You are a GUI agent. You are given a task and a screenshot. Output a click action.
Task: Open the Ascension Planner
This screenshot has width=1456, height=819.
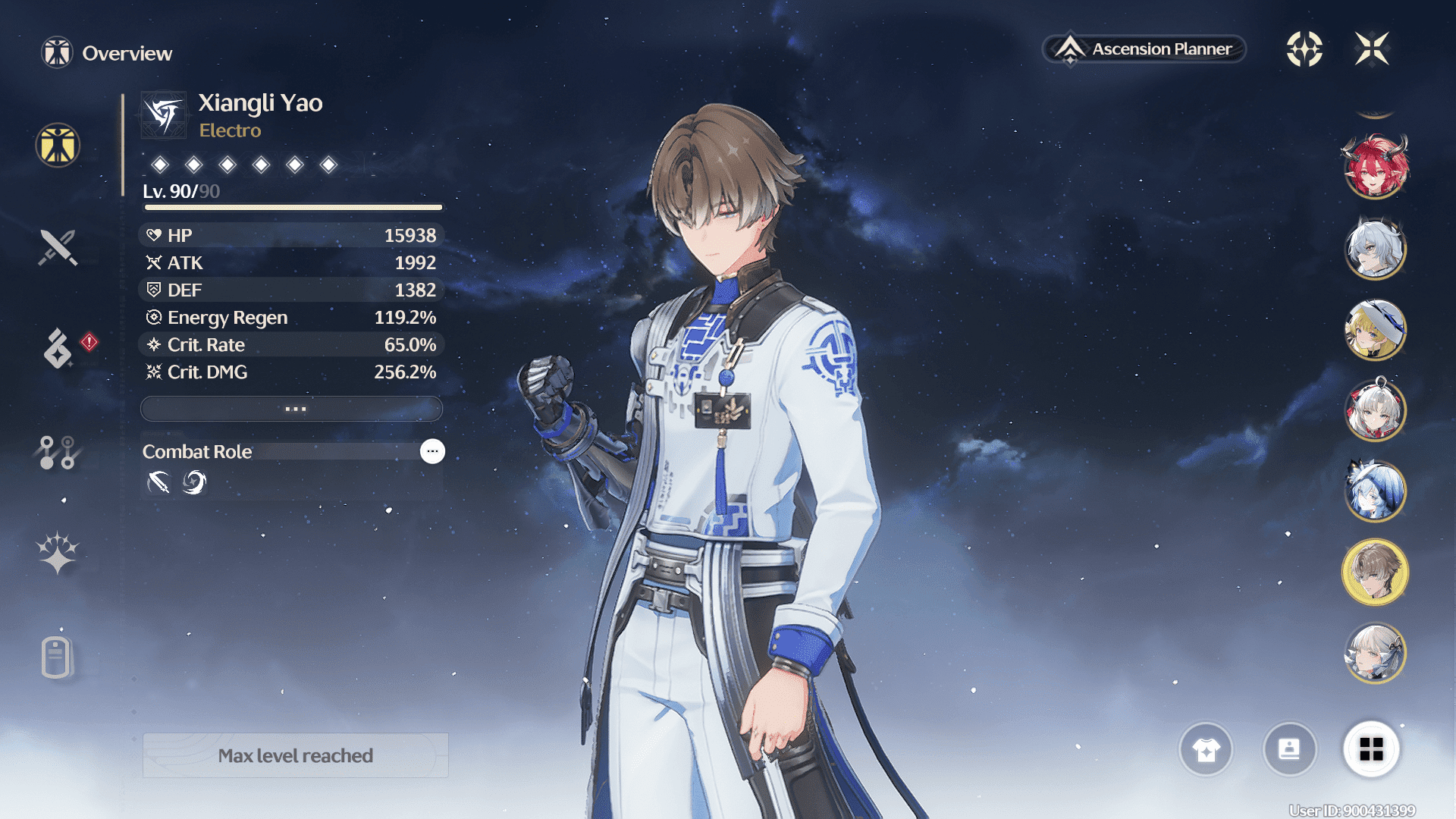[x=1145, y=49]
